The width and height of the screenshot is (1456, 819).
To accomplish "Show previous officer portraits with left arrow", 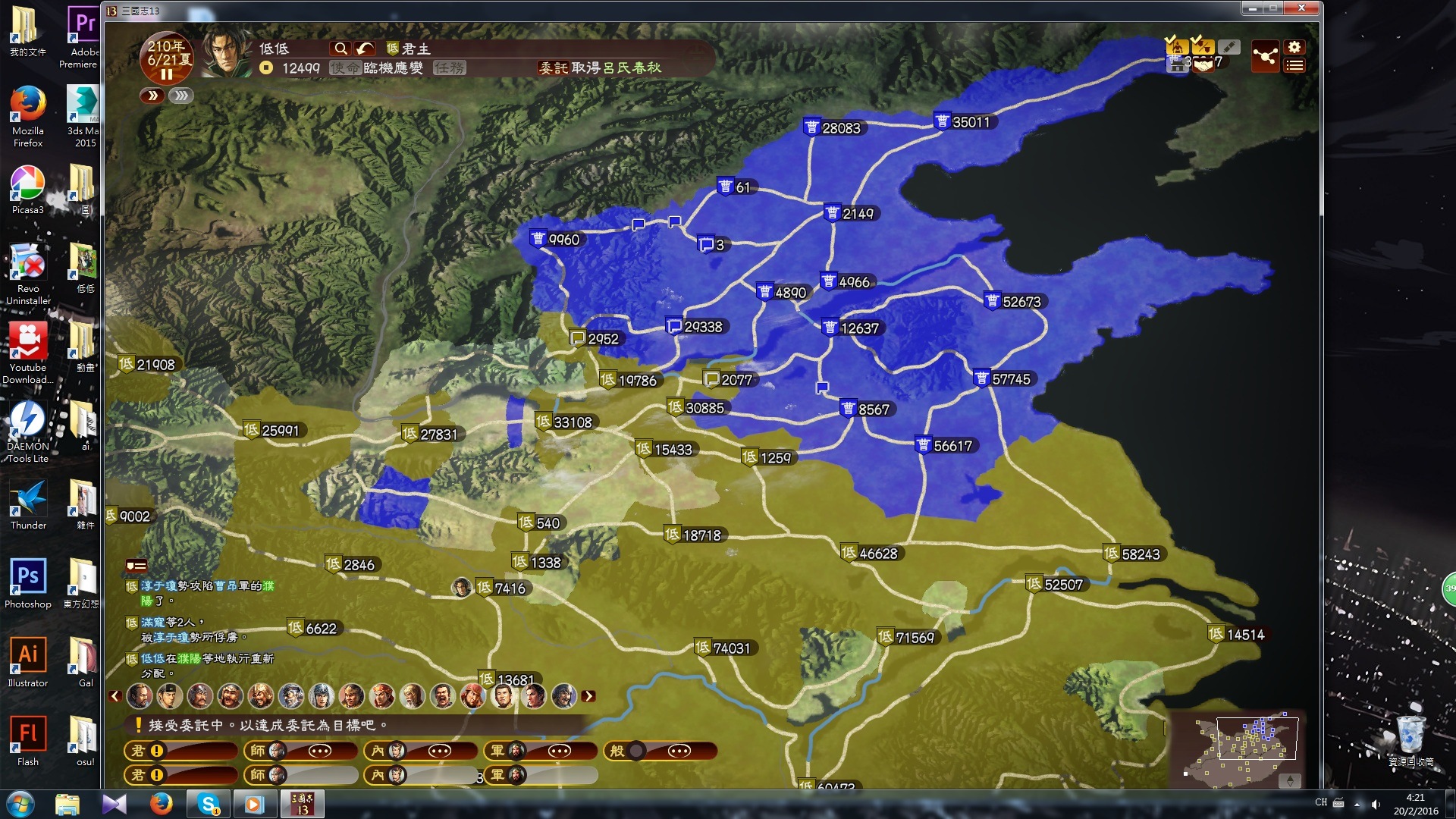I will tap(115, 695).
